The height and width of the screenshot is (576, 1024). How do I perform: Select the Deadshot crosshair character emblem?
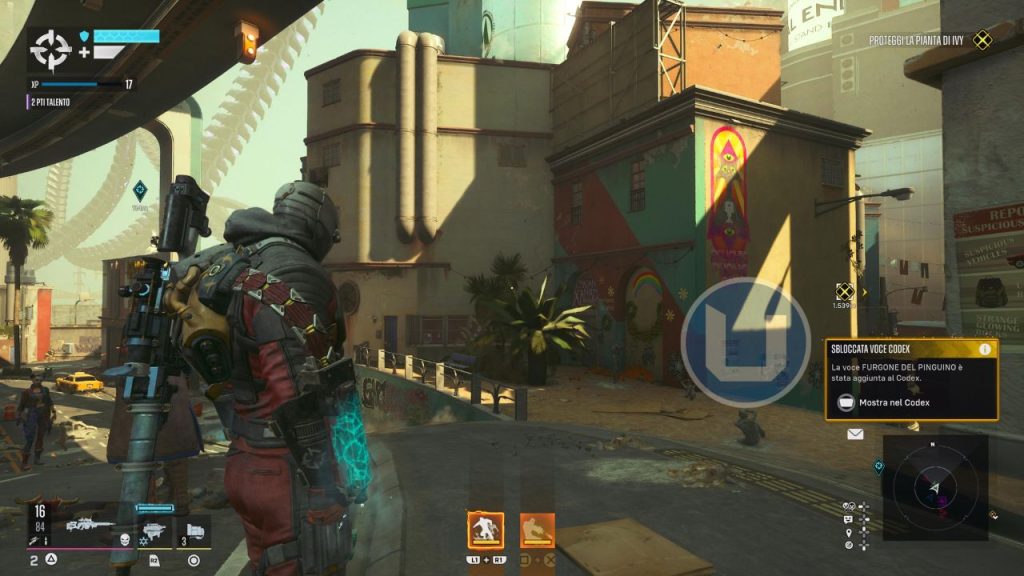click(50, 48)
